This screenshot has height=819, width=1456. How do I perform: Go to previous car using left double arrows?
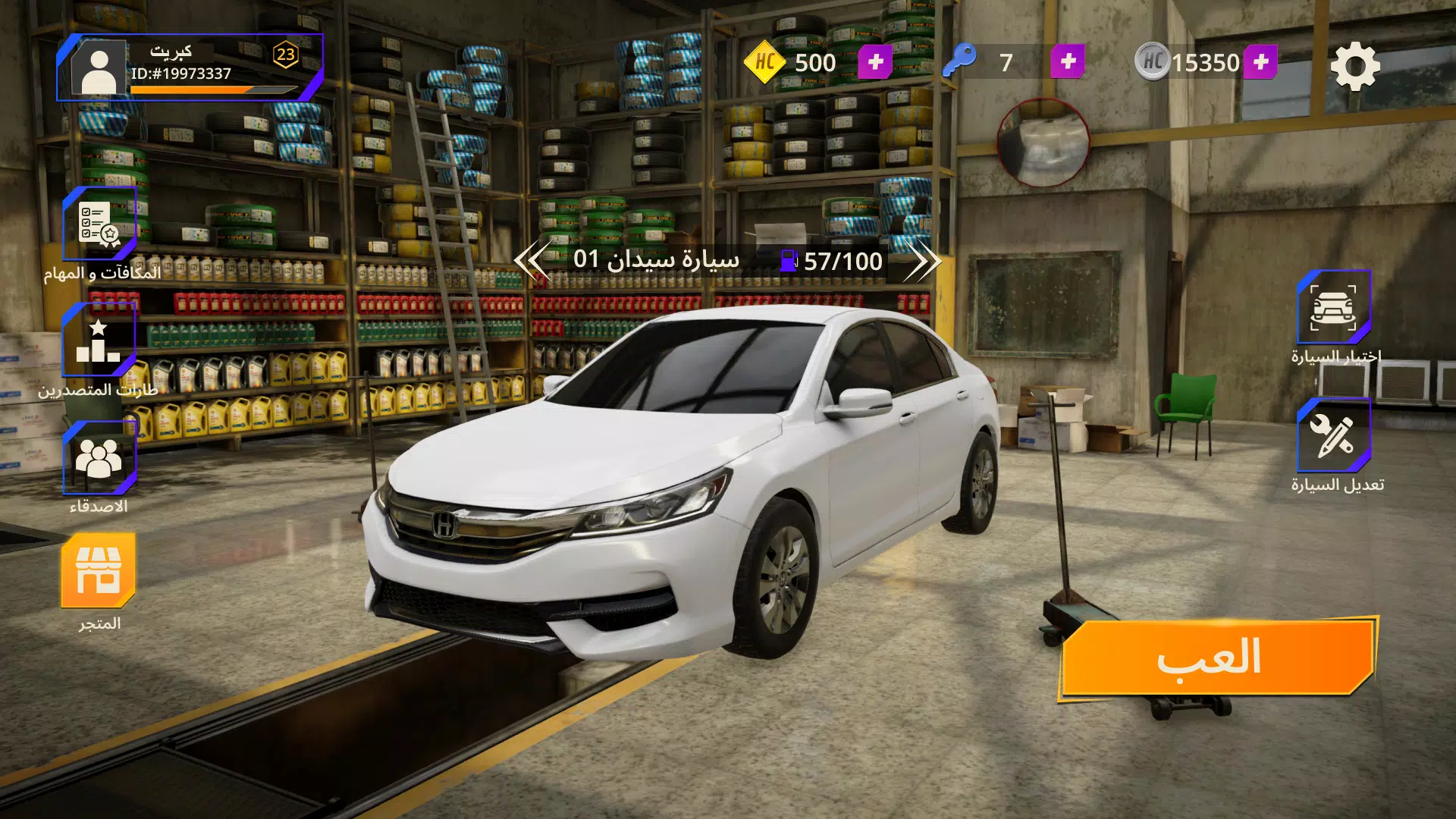click(533, 262)
